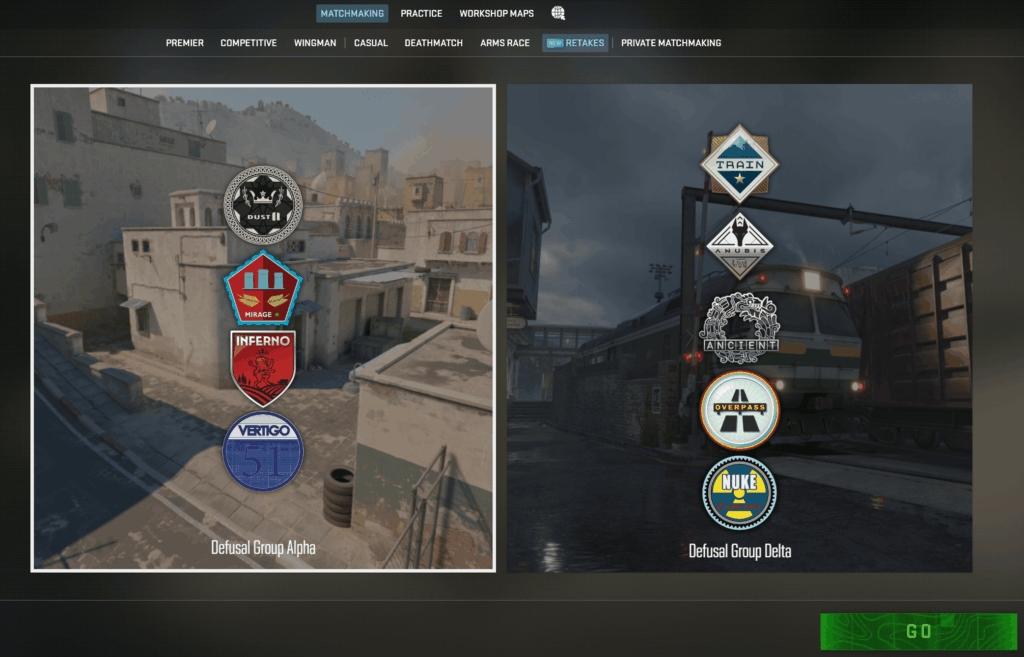This screenshot has width=1024, height=657.
Task: Select the Defusal Group Alpha map group
Action: coord(263,328)
